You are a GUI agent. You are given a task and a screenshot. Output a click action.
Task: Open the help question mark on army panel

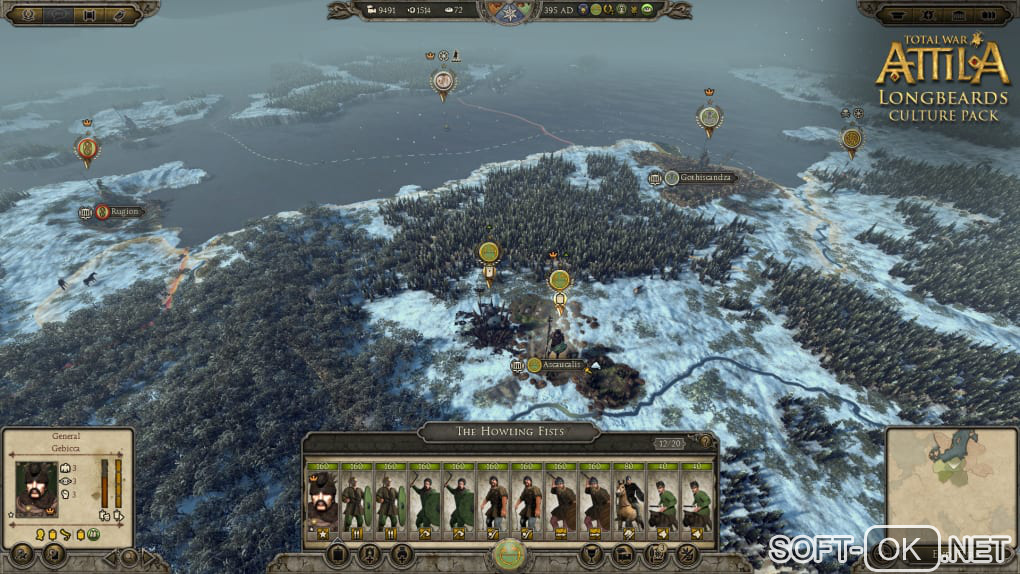point(704,442)
